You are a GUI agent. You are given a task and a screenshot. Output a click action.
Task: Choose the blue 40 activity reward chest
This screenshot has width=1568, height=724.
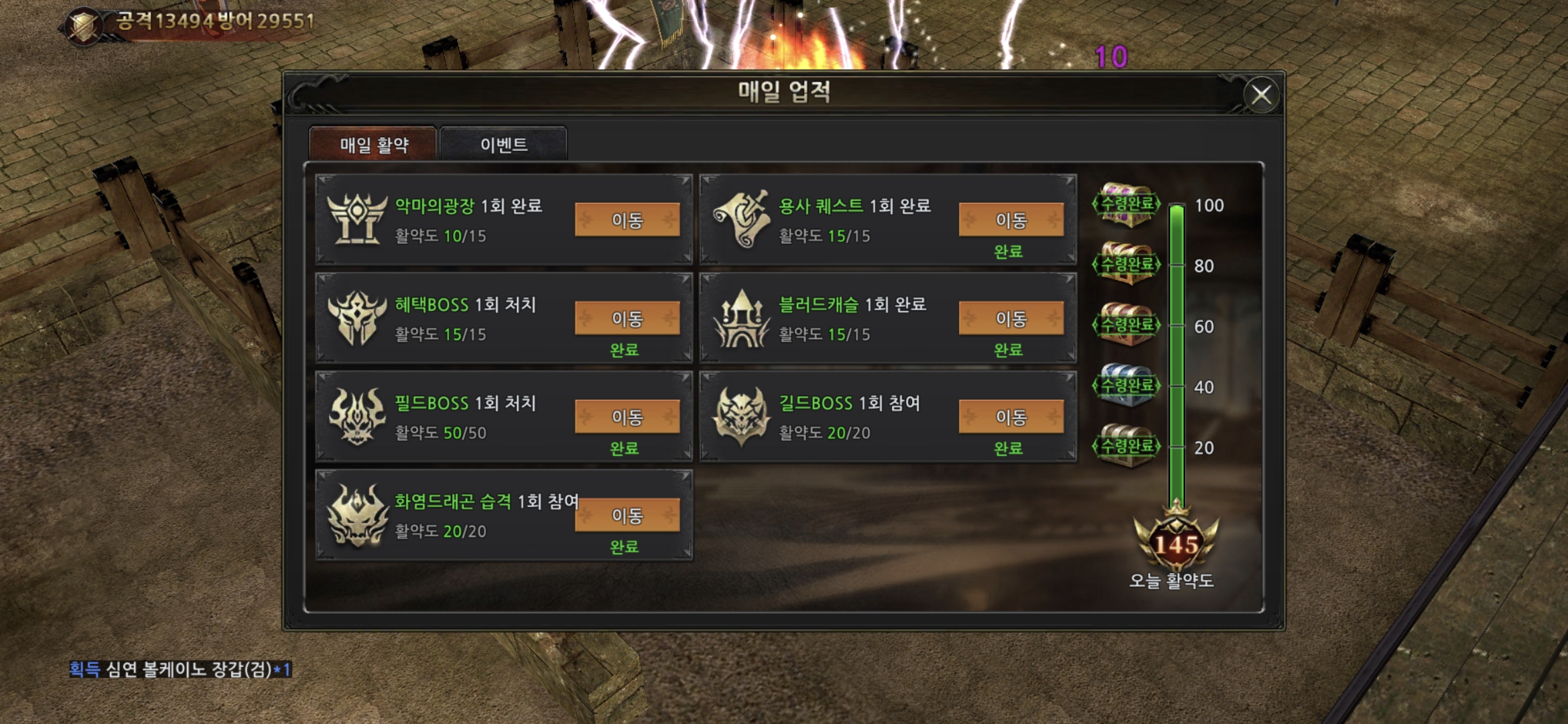tap(1127, 385)
